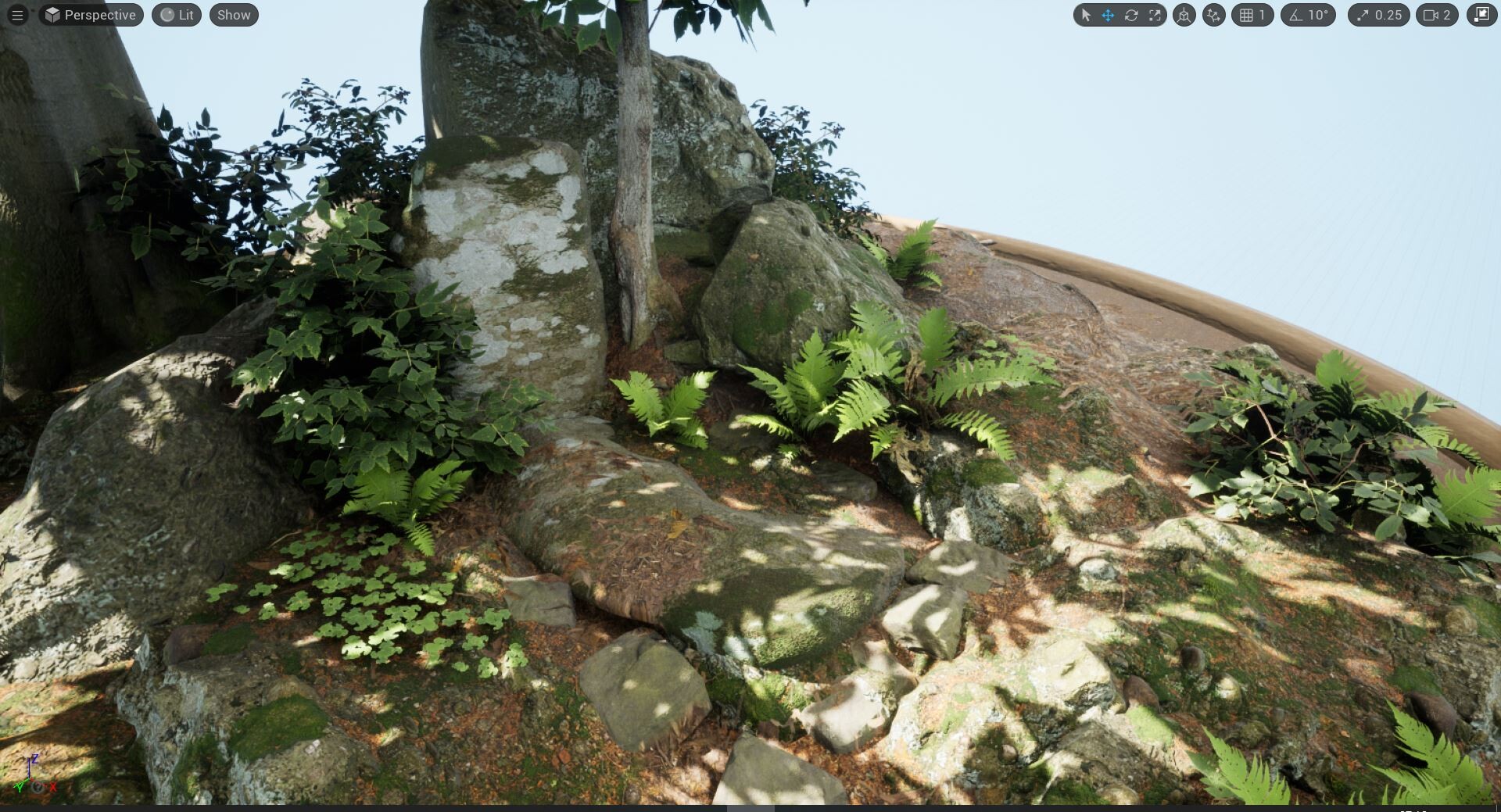The image size is (1501, 812).
Task: Adjust camera speed setting 2
Action: 1437,15
